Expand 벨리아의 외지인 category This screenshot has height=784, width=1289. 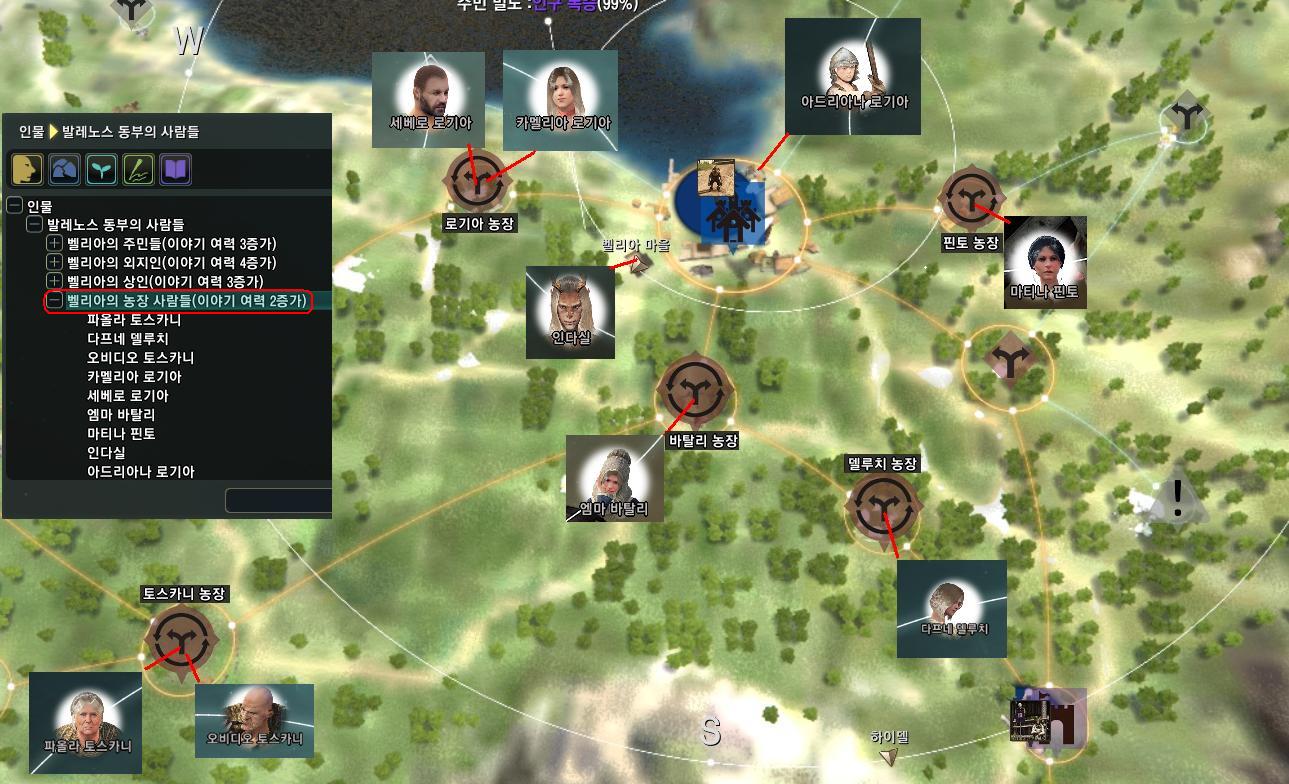[x=55, y=262]
